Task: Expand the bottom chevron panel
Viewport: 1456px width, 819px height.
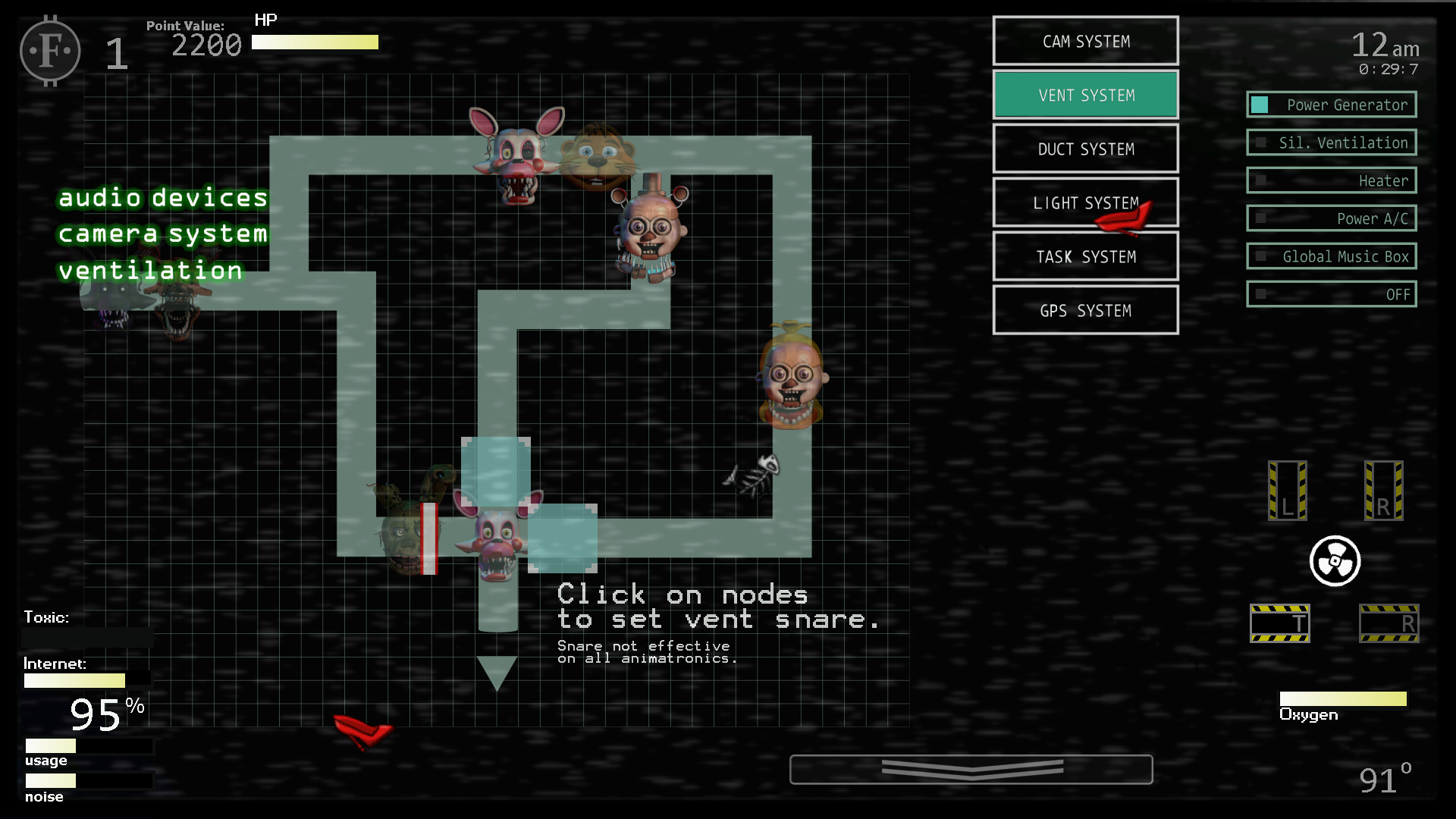Action: coord(971,768)
